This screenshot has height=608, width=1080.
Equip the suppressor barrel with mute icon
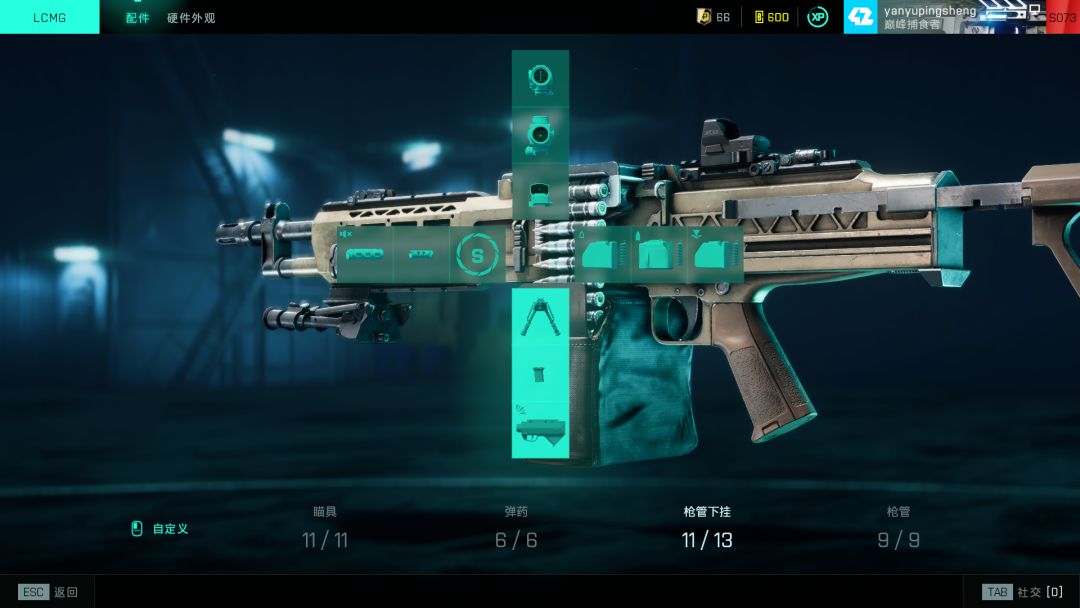364,254
